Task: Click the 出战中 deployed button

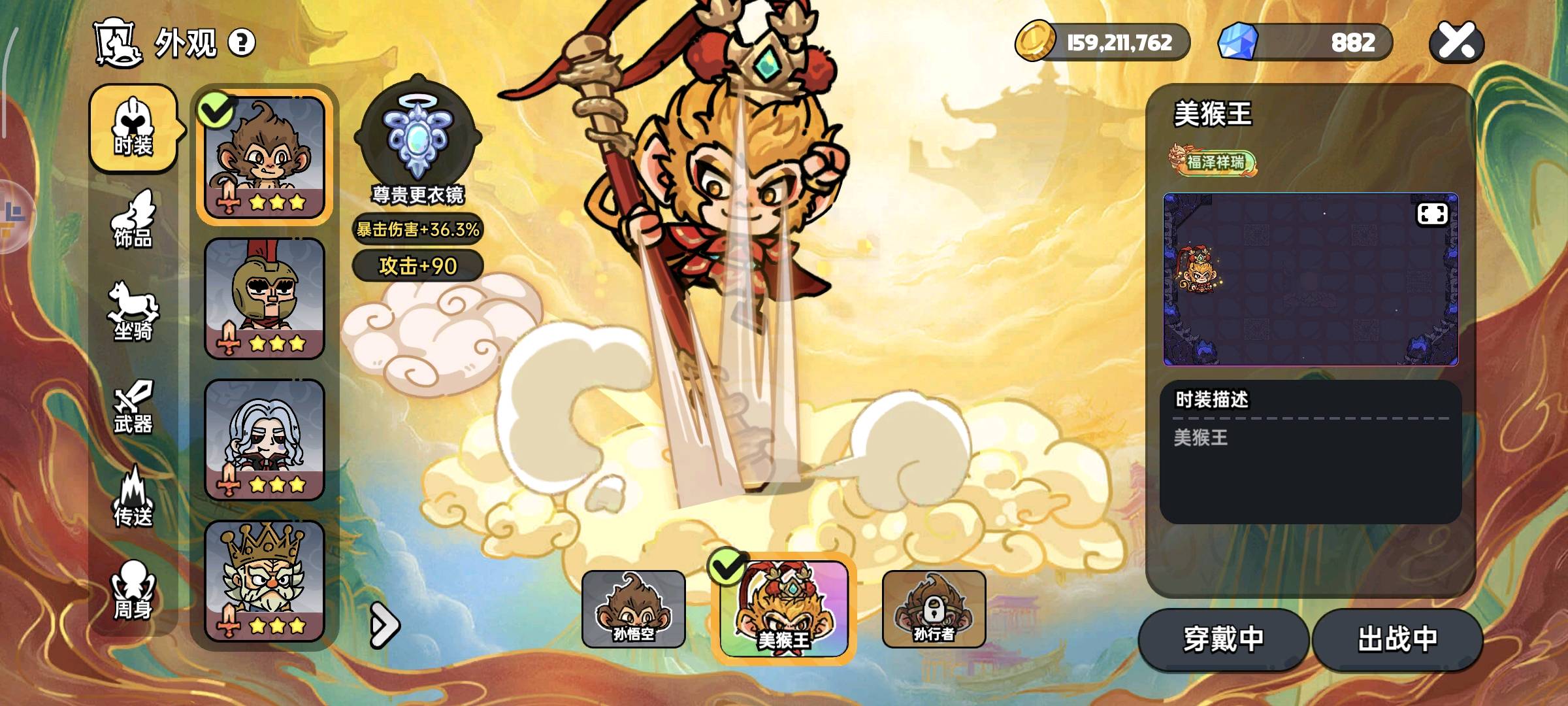Action: (x=1397, y=639)
